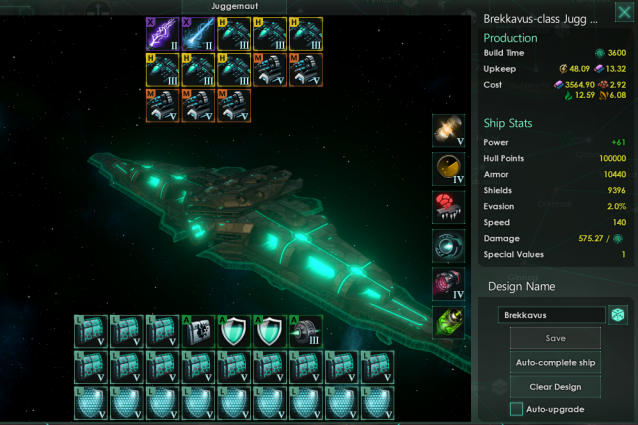Screen dimensions: 638x425
Task: Open the Juggernaut section header
Action: [233, 6]
